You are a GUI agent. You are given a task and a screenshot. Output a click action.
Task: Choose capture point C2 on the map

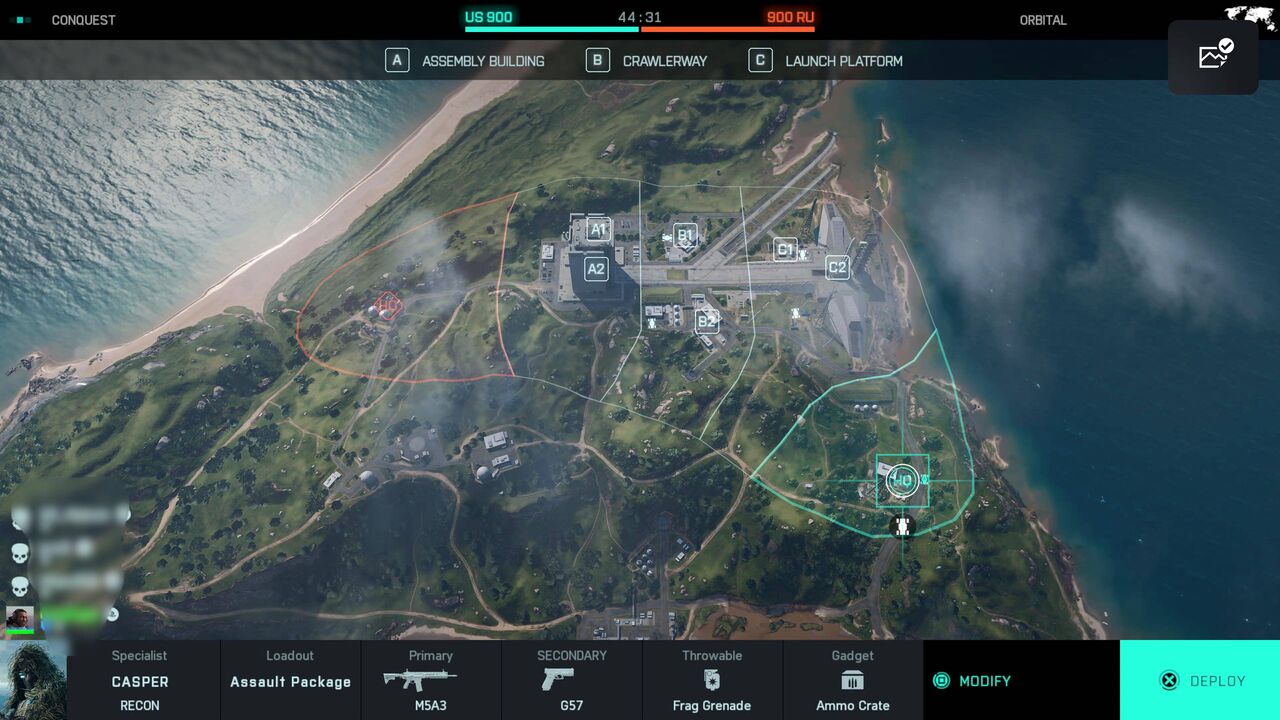point(837,267)
